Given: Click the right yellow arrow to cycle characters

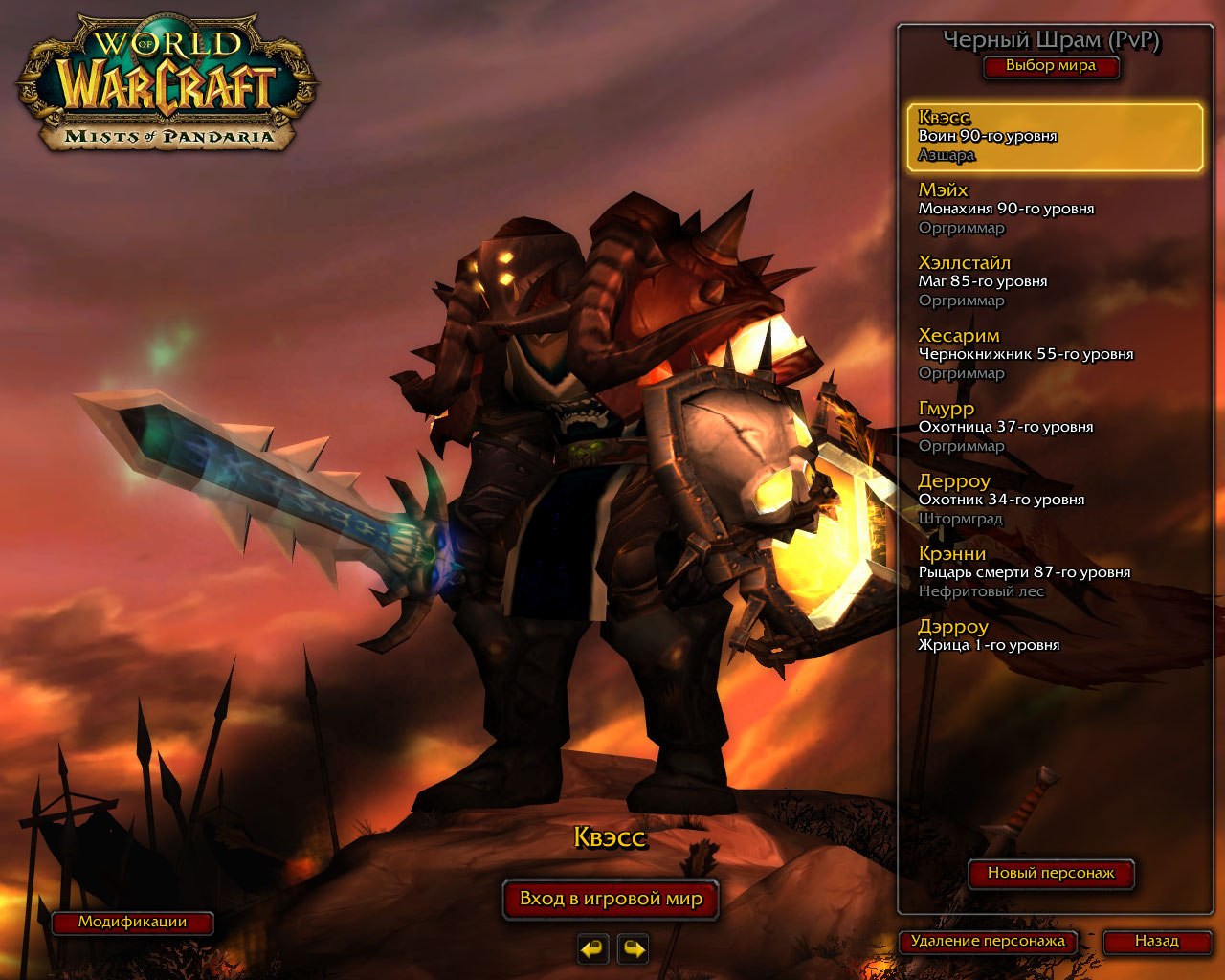Looking at the screenshot, I should click(632, 949).
